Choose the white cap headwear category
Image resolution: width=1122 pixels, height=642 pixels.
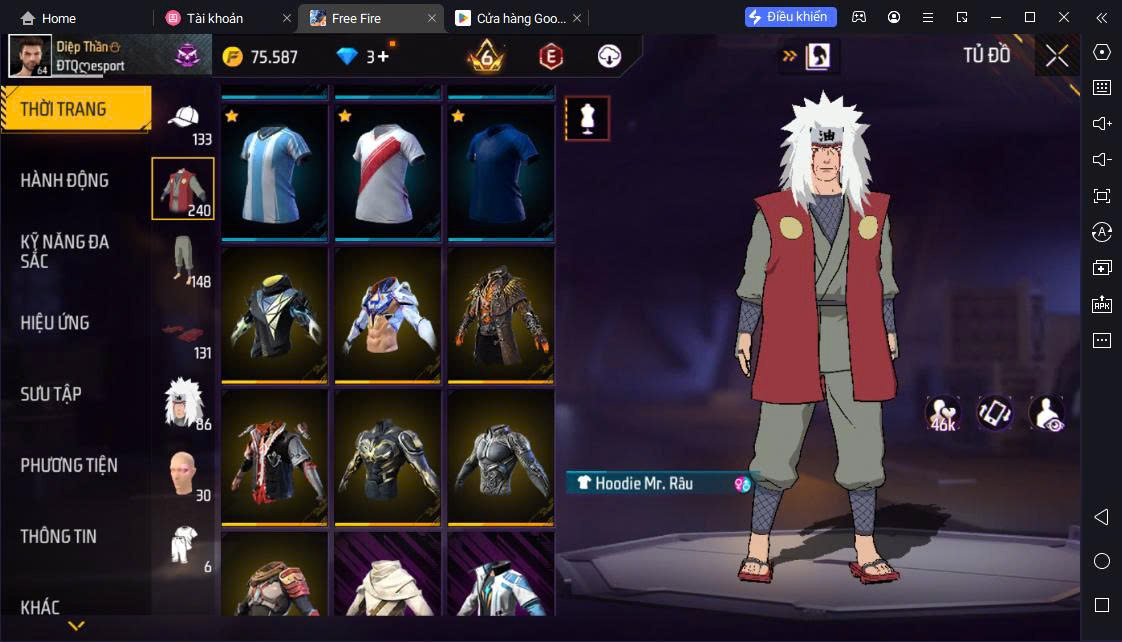[183, 120]
